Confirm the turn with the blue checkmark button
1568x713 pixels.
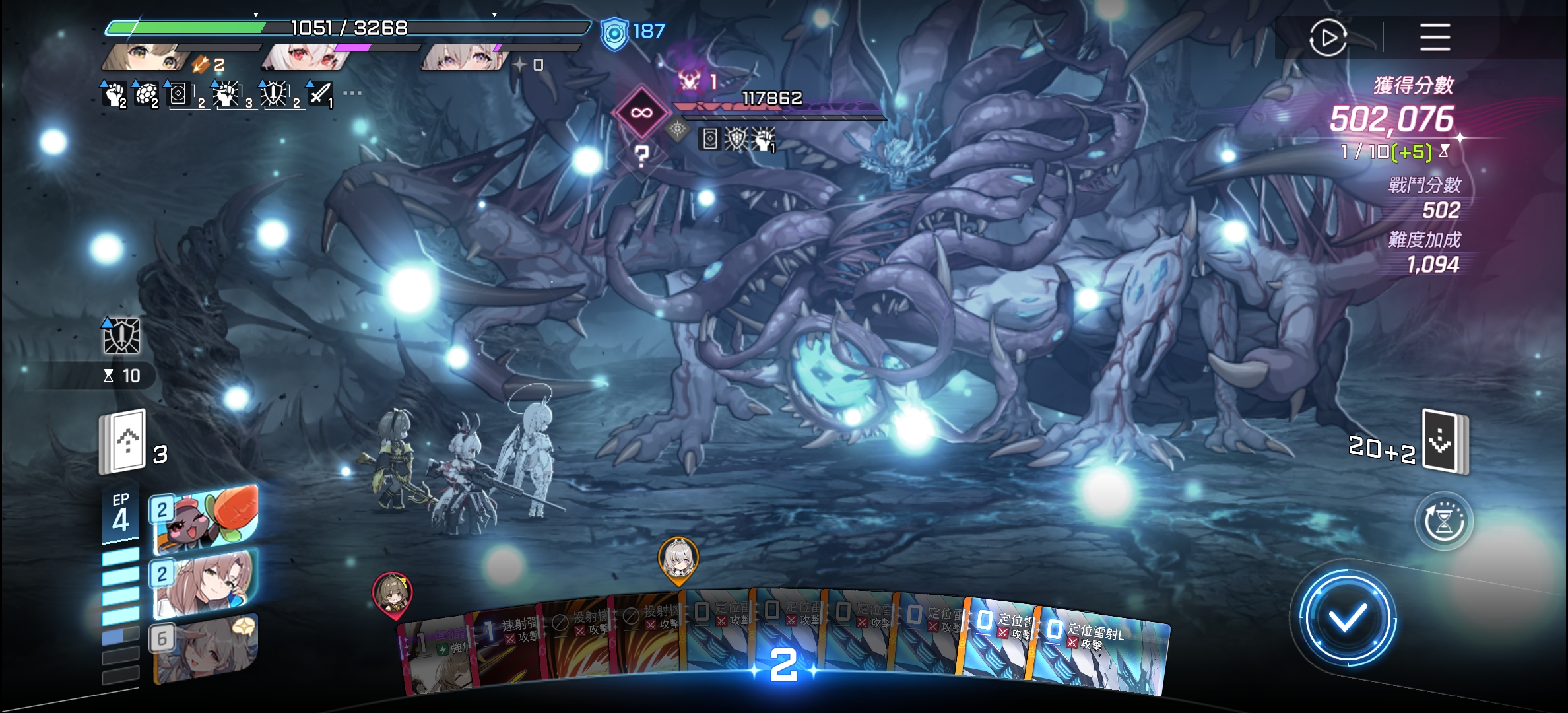(x=1347, y=619)
